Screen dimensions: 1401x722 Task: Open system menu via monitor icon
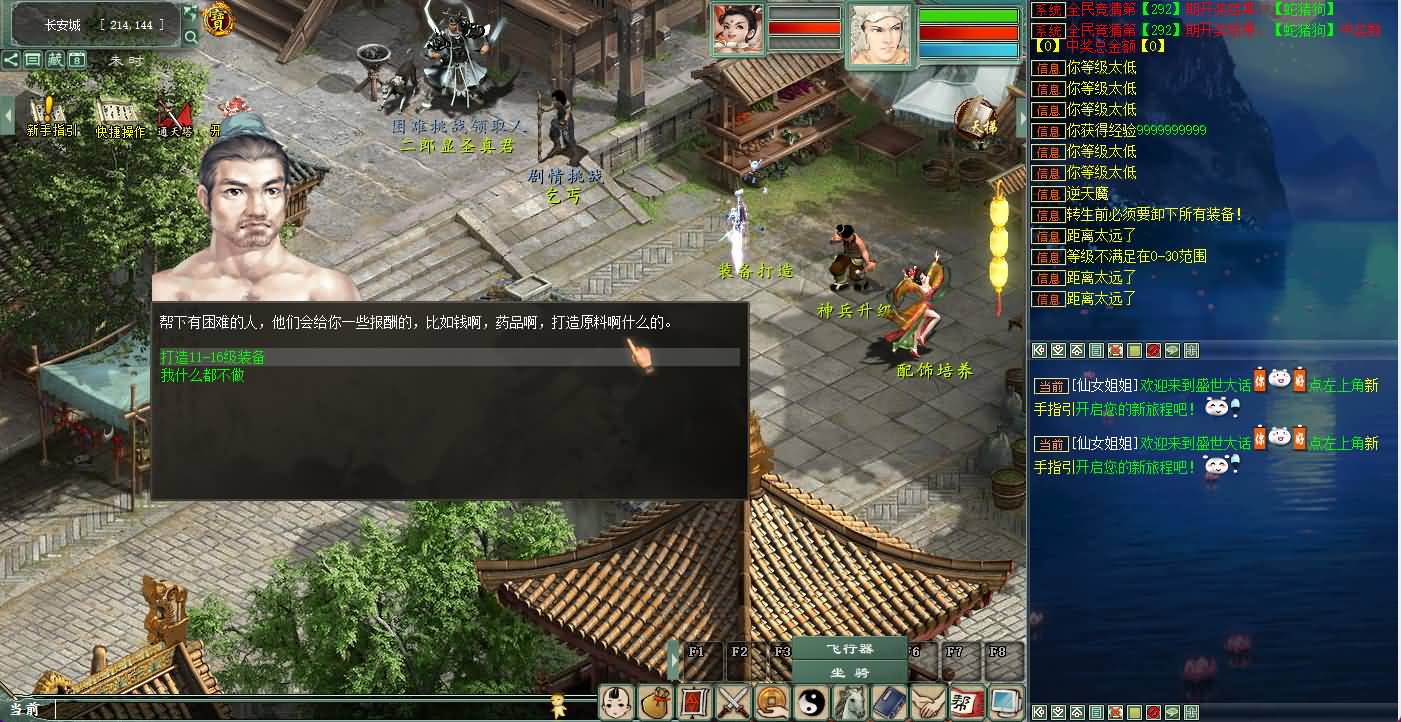1004,703
